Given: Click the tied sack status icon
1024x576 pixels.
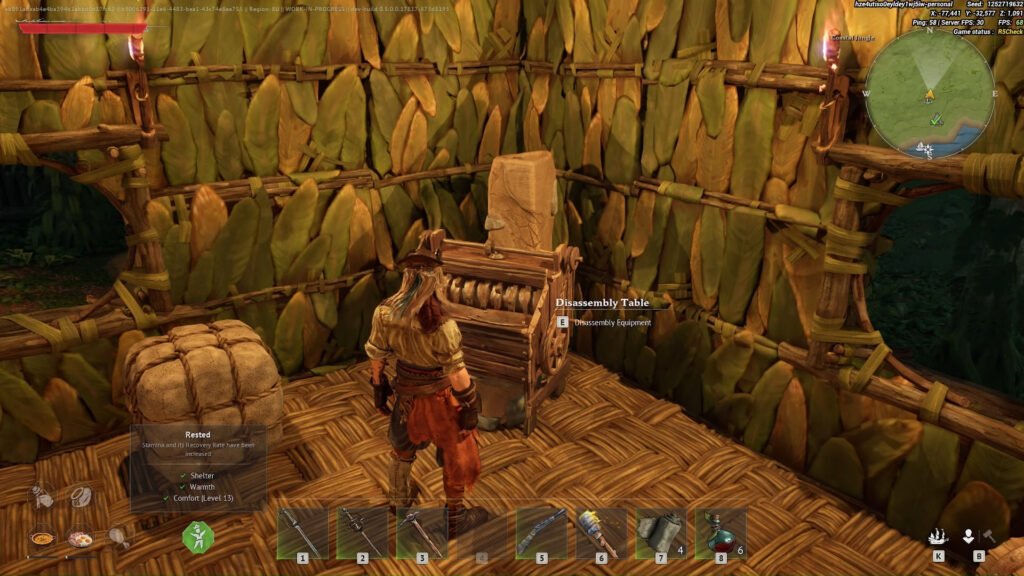Looking at the screenshot, I should (x=42, y=496).
